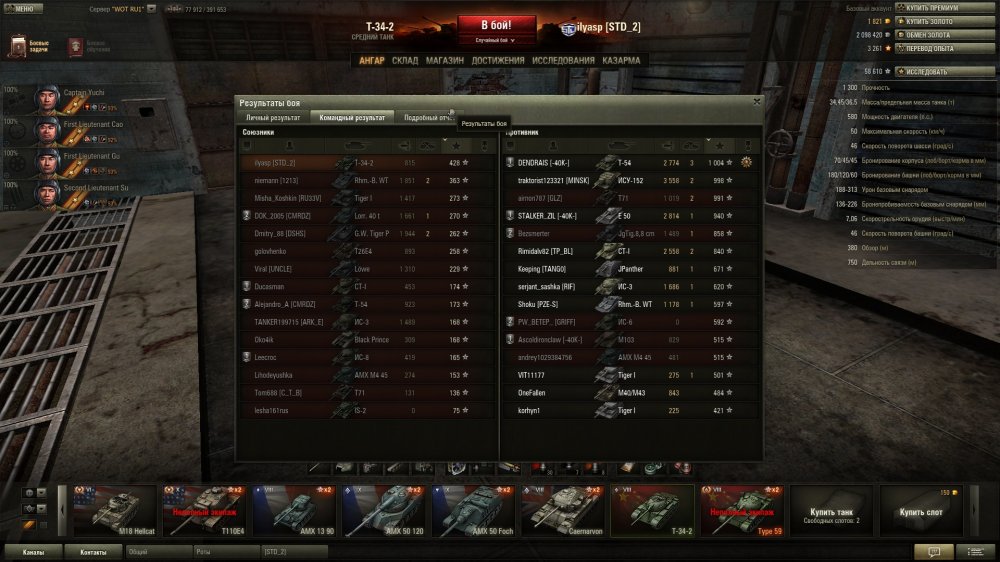1000x562 pixels.
Task: Open the МЕНЮ button
Action: [x=23, y=8]
